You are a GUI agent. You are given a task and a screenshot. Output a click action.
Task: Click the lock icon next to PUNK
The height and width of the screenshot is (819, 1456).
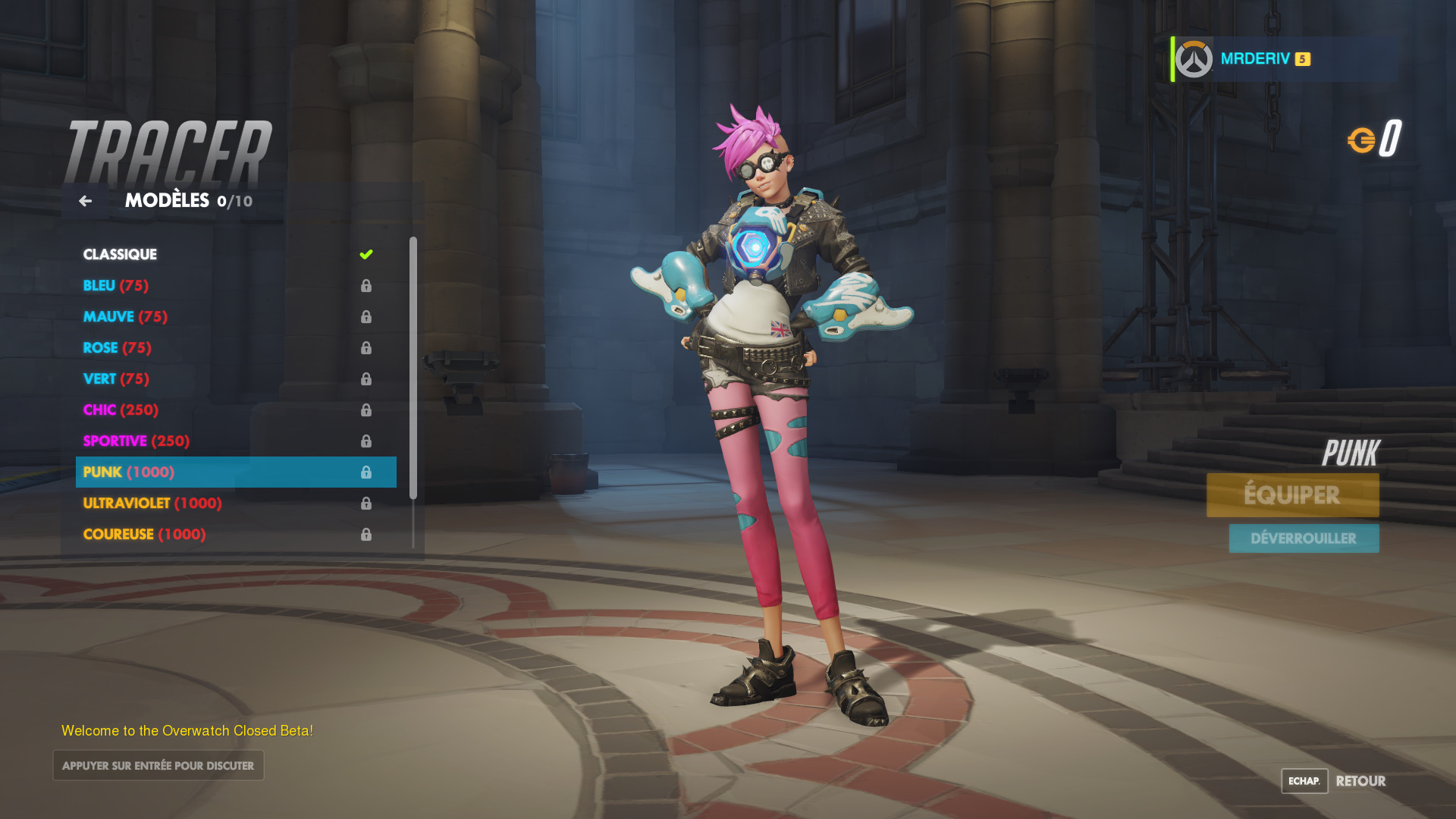(x=367, y=472)
